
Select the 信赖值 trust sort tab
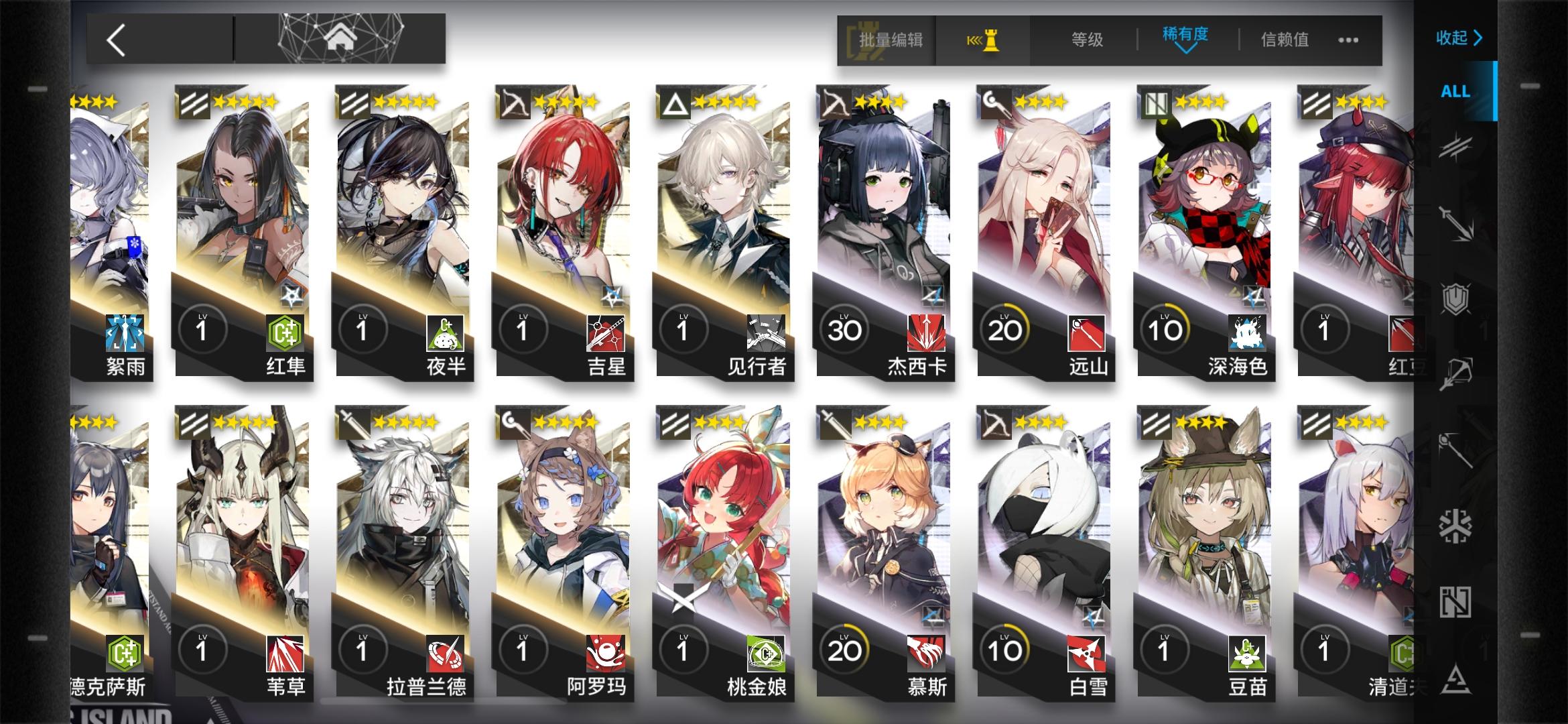(1283, 40)
